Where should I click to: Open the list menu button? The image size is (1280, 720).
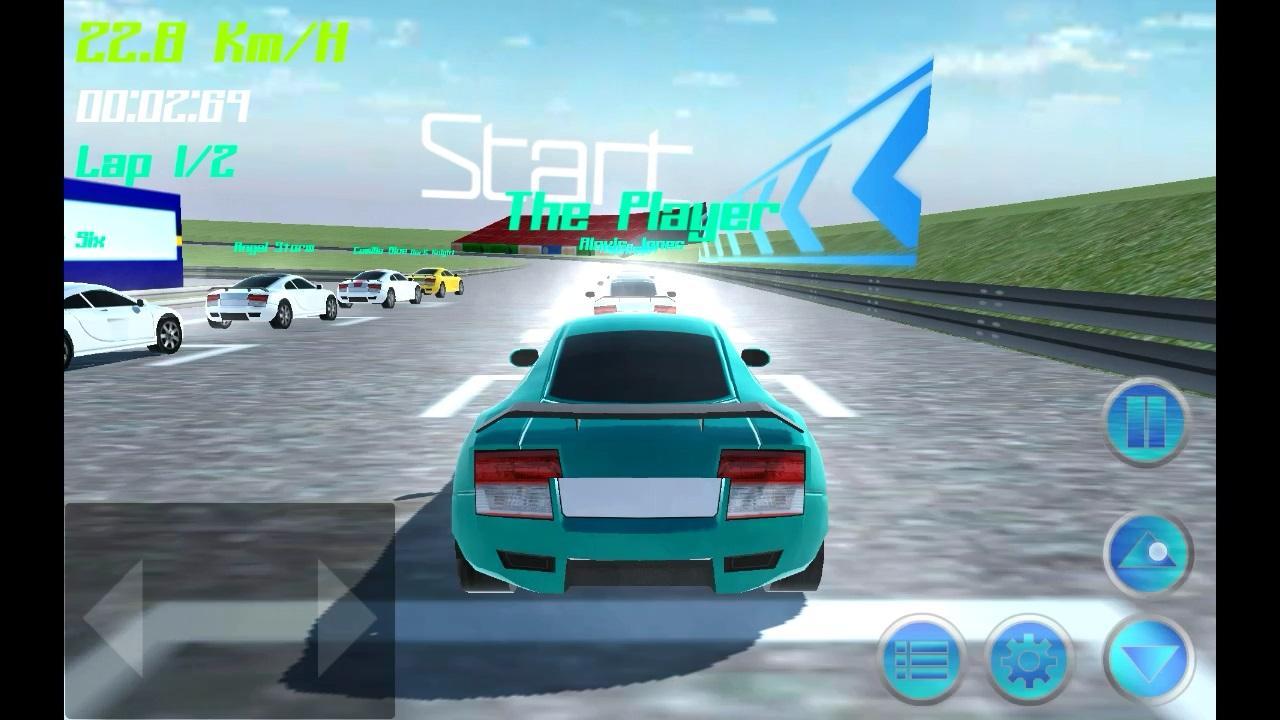tap(921, 659)
